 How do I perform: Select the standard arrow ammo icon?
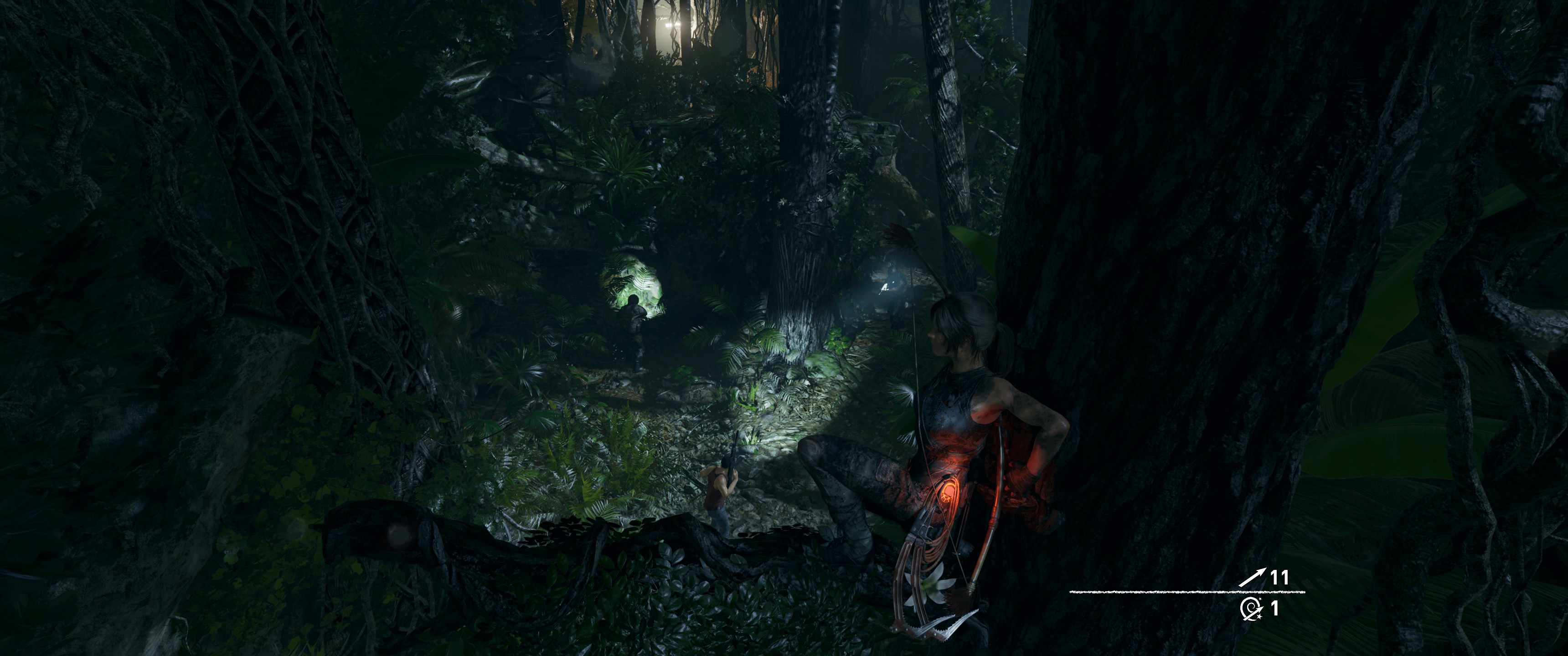point(1252,577)
